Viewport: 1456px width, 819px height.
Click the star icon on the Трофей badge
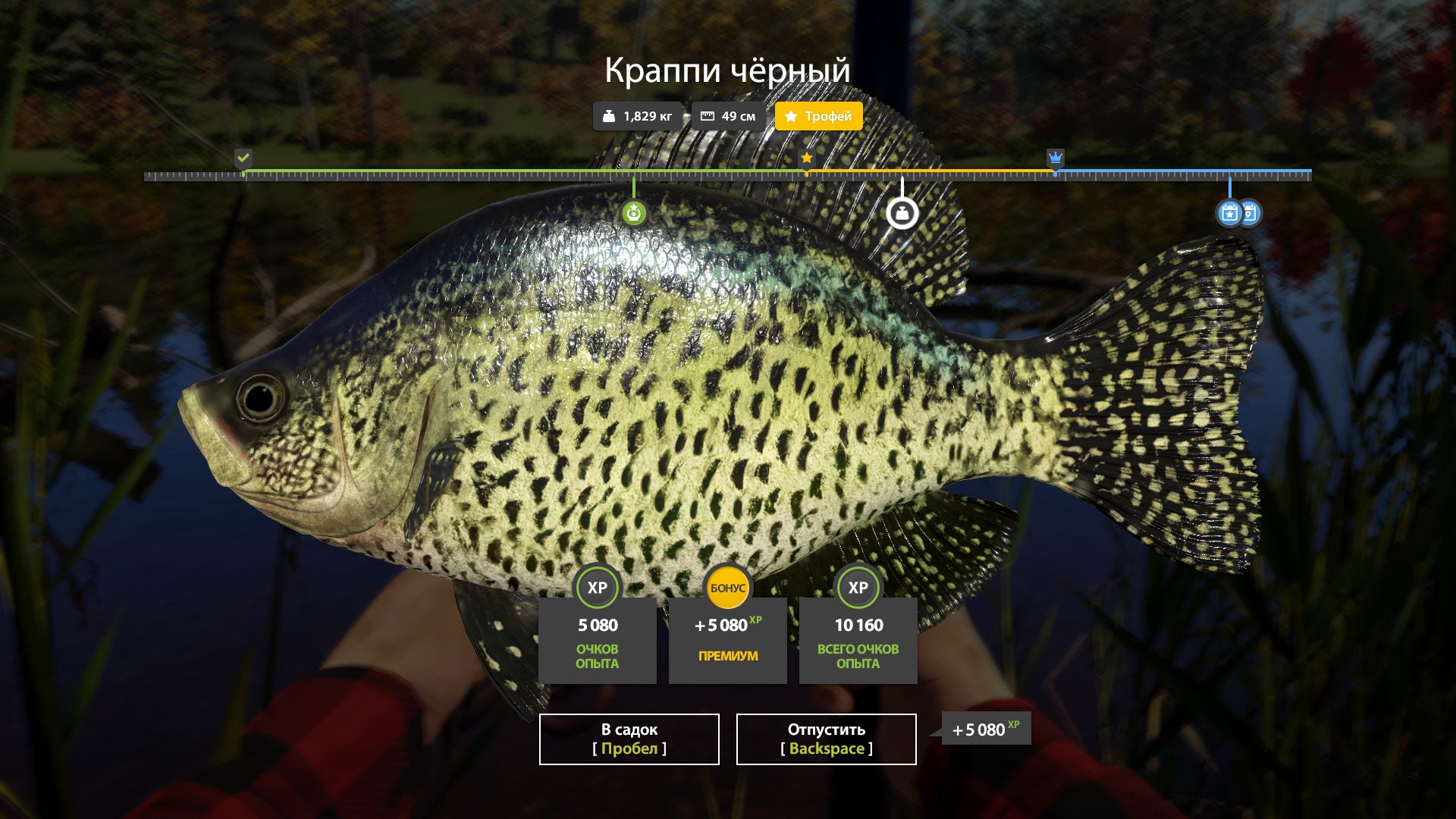pyautogui.click(x=791, y=116)
